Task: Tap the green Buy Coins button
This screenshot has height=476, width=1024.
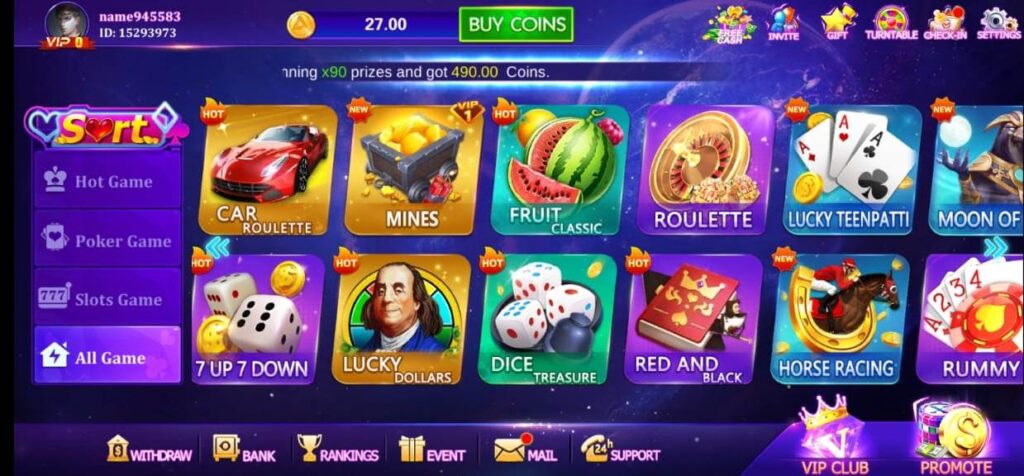Action: 516,24
